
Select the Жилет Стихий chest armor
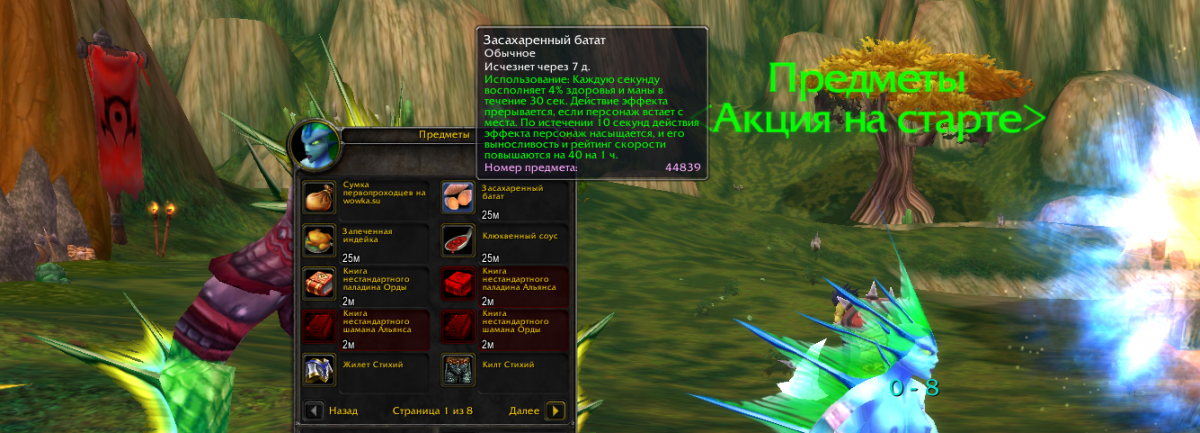(319, 370)
